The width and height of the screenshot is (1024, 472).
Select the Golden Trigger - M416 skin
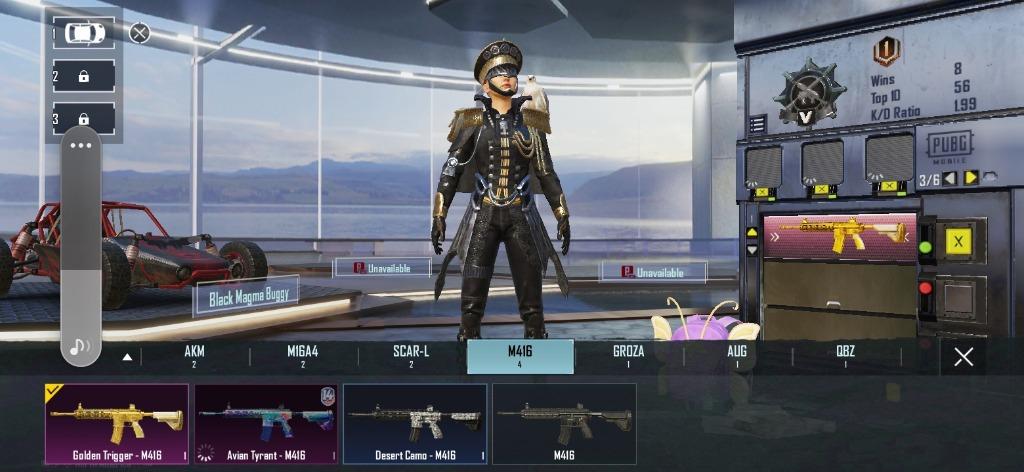coord(116,424)
